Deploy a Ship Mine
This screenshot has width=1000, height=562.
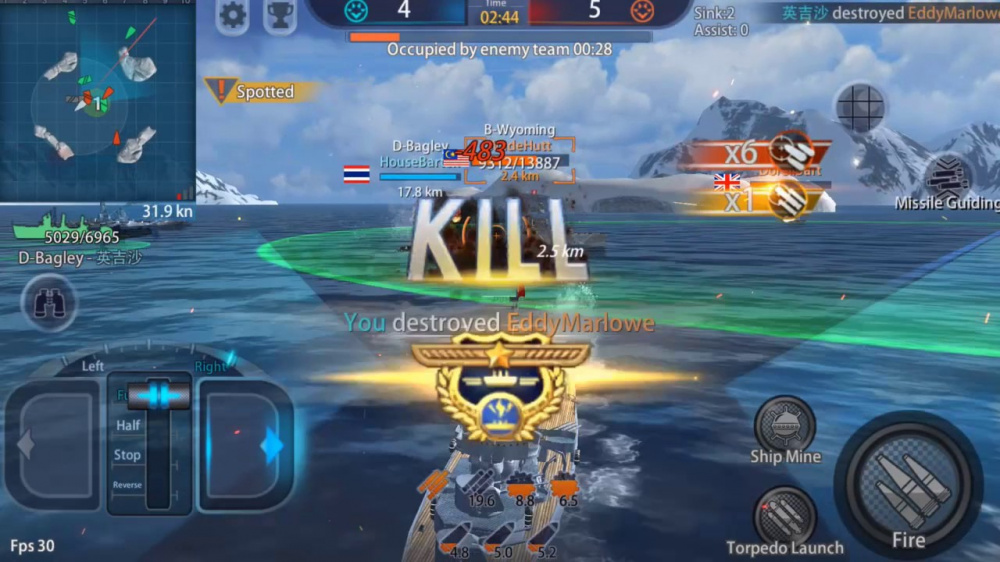[785, 425]
